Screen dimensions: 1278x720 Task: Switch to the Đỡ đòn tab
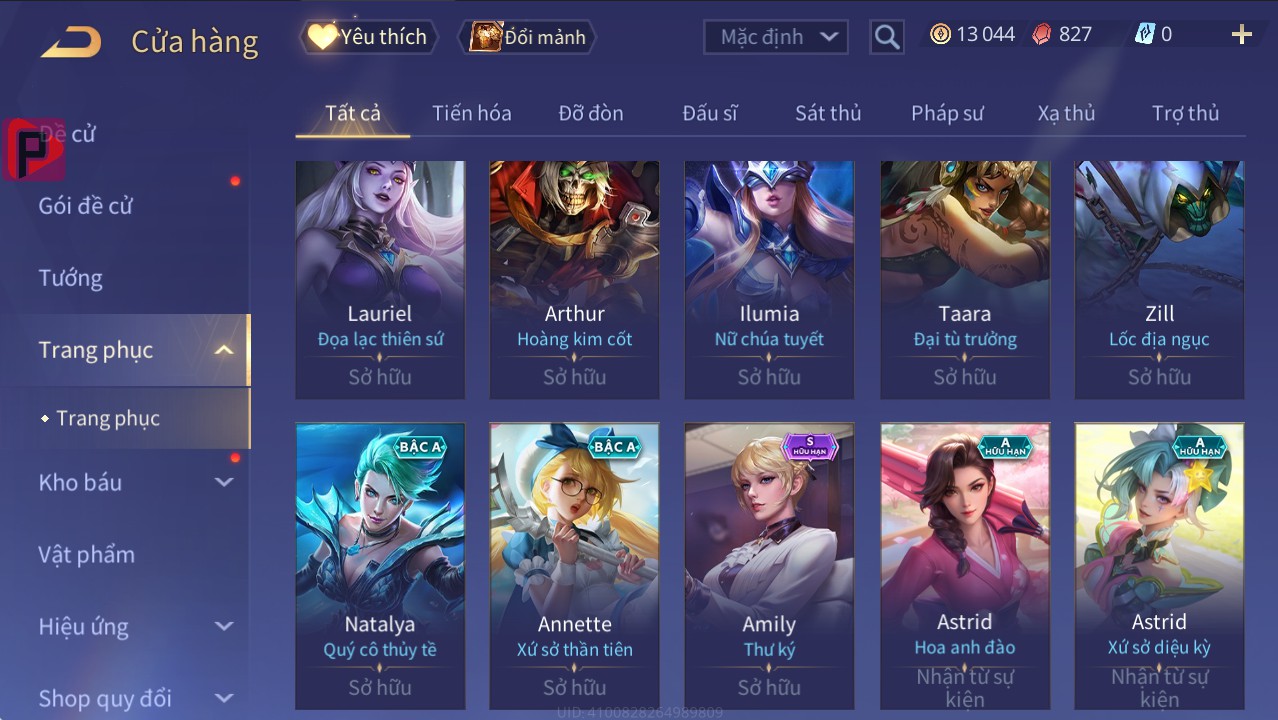pos(590,113)
